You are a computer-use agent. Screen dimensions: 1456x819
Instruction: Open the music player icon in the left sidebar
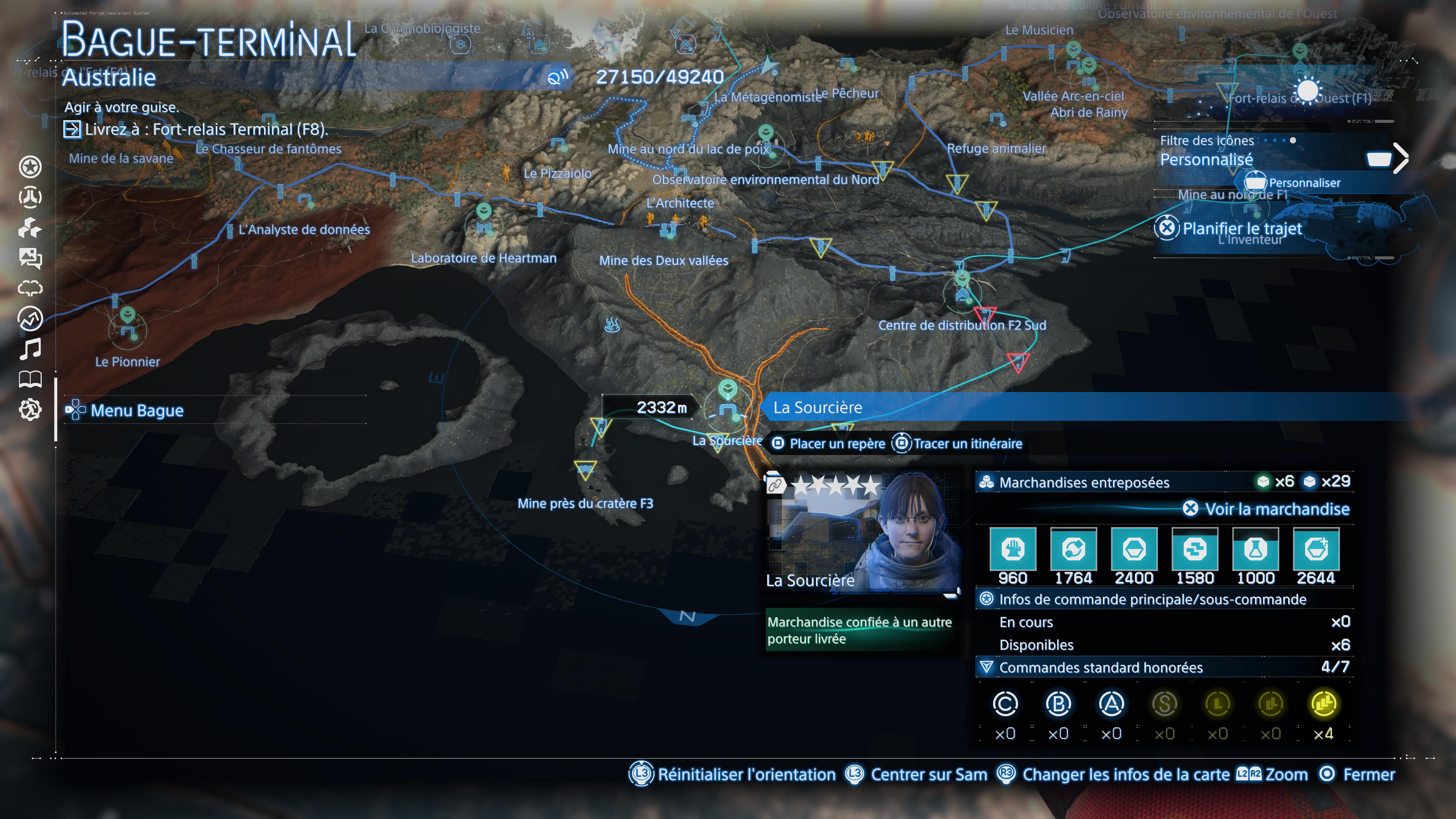(31, 349)
